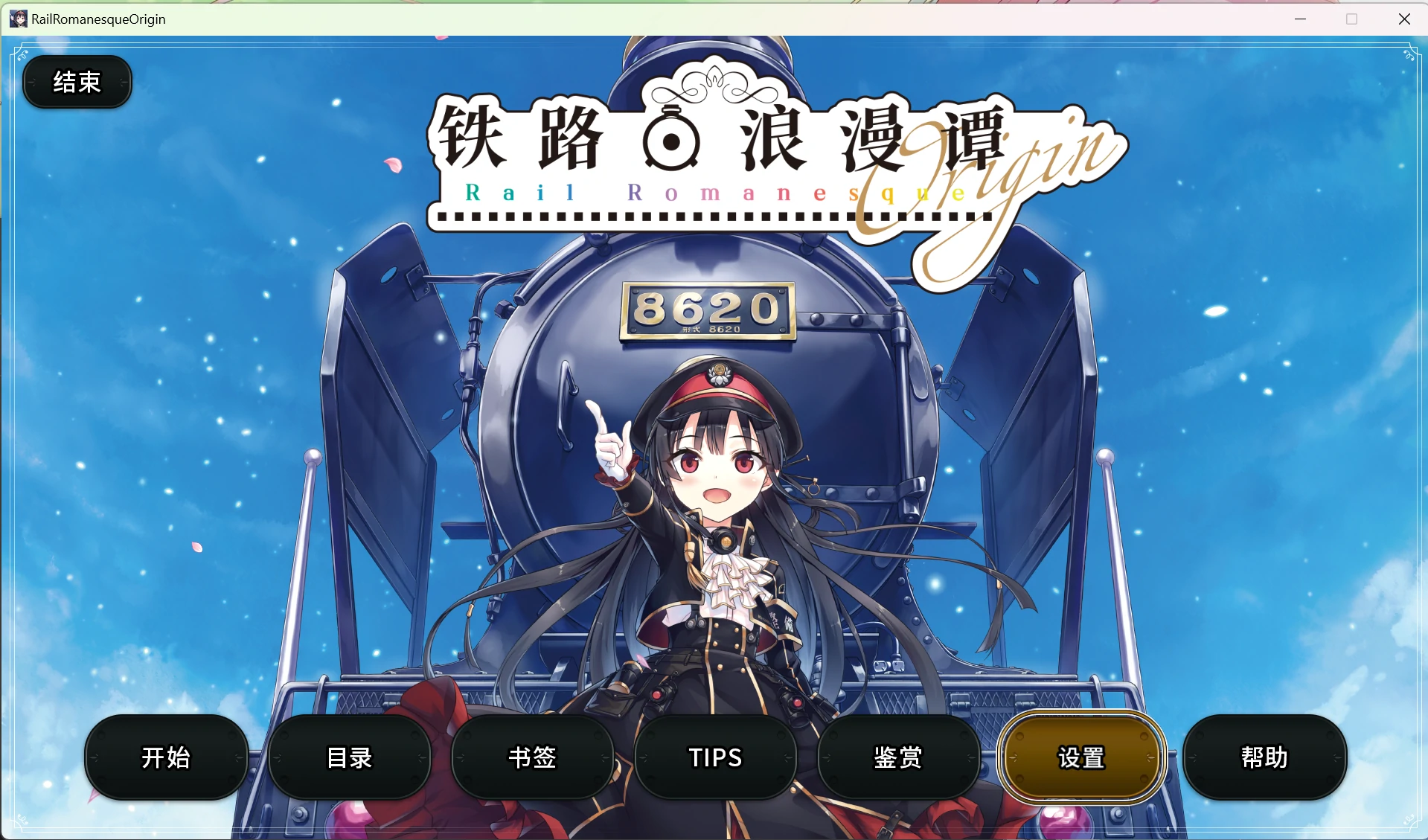Click the RailRomanesqueOrigin title bar text
The width and height of the screenshot is (1428, 840).
coord(97,19)
